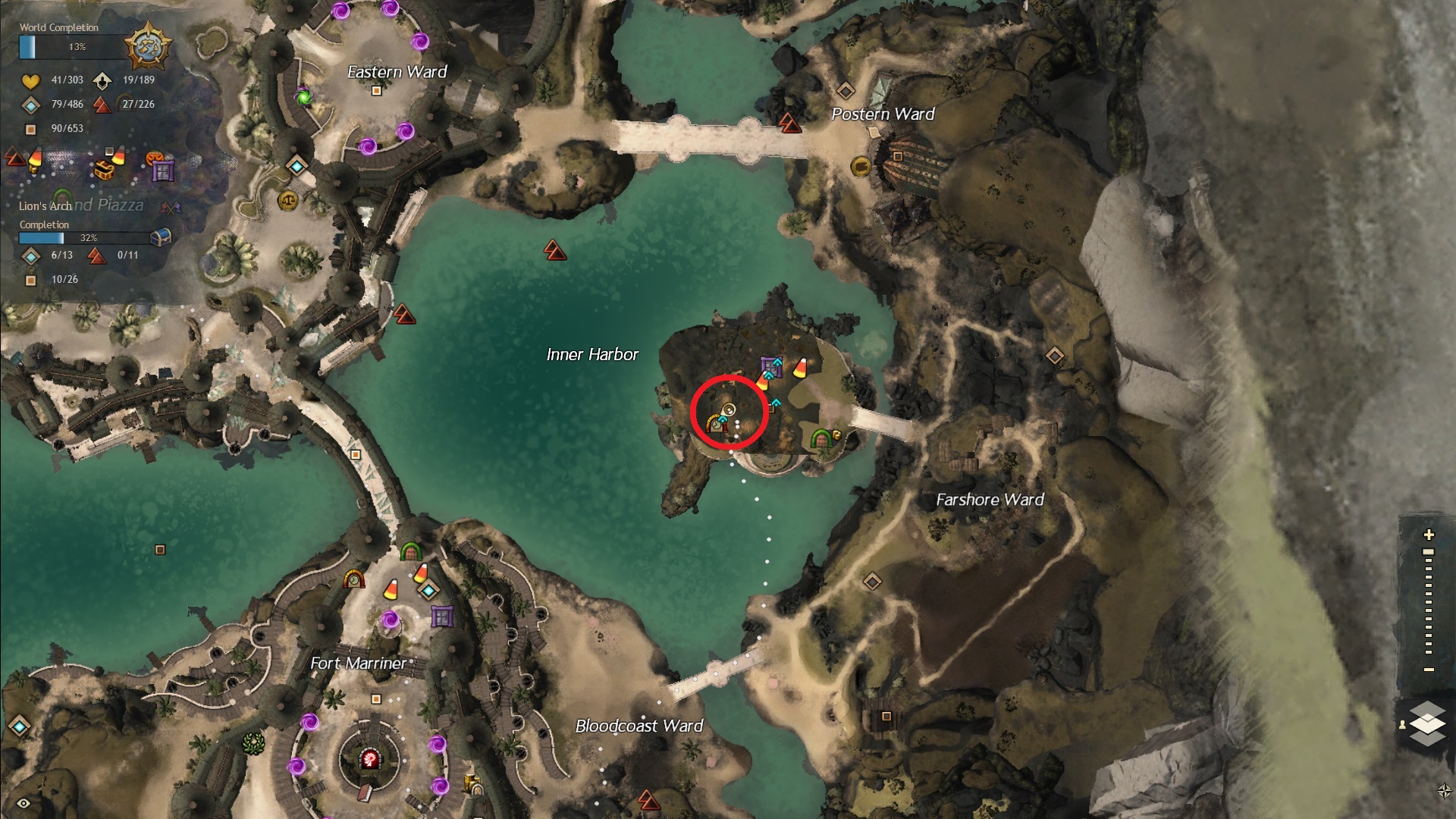Zoom out with the minus button
The height and width of the screenshot is (819, 1456).
click(1429, 670)
